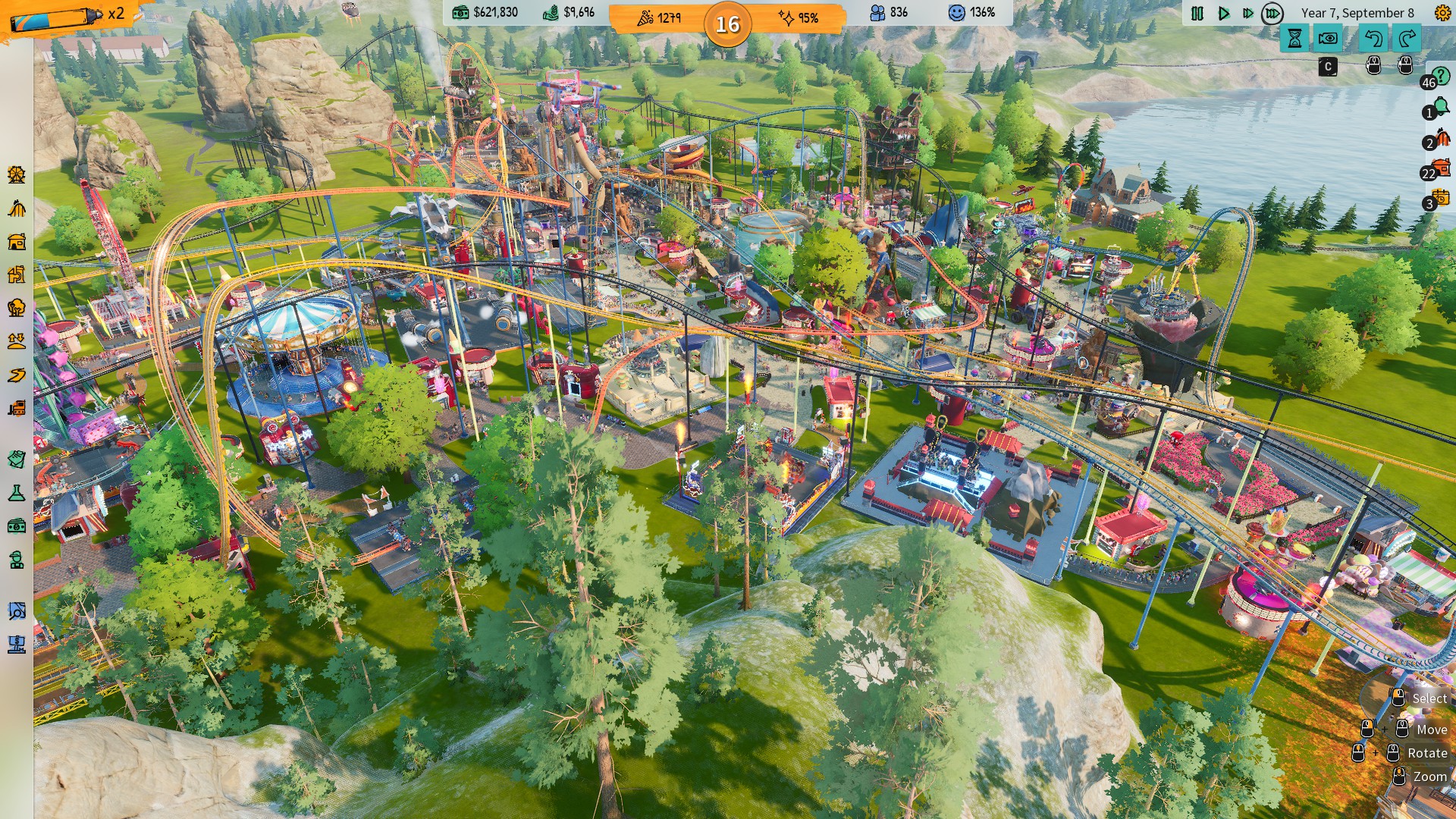1456x819 pixels.
Task: Open the staff management menu
Action: click(17, 560)
